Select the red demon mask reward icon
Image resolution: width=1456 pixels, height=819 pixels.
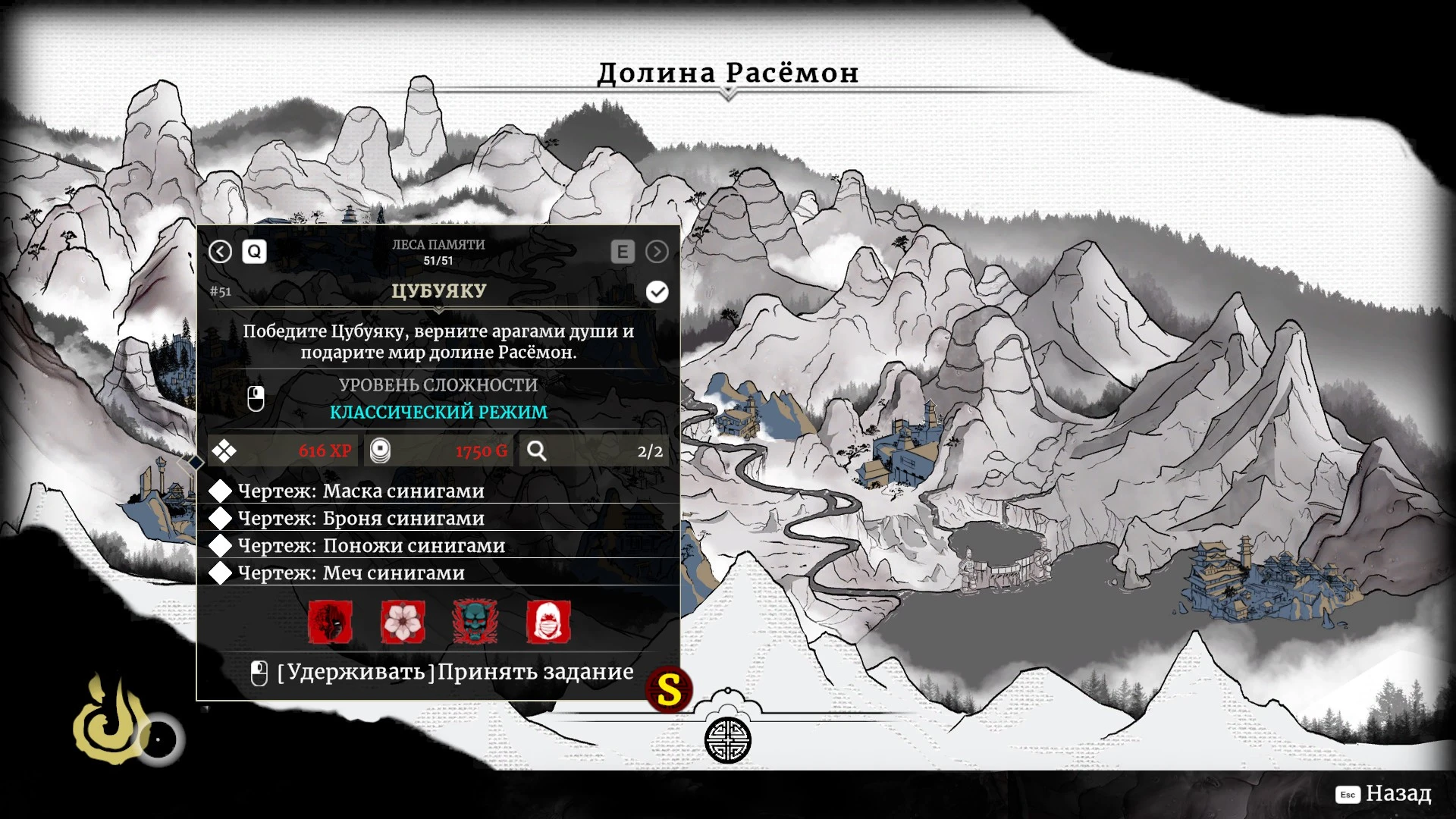[331, 623]
